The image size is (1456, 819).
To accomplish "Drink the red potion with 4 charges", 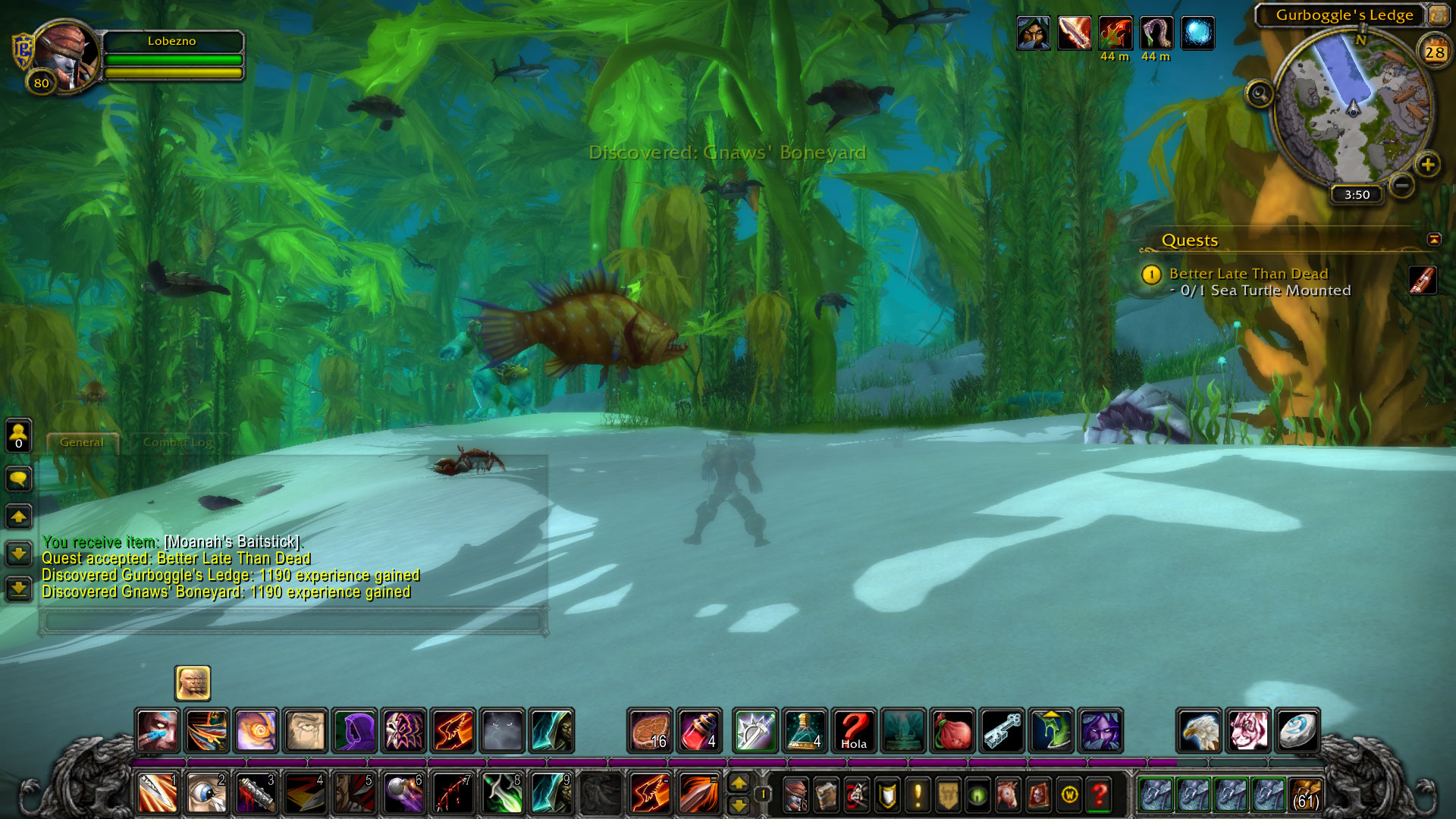I will point(699,731).
